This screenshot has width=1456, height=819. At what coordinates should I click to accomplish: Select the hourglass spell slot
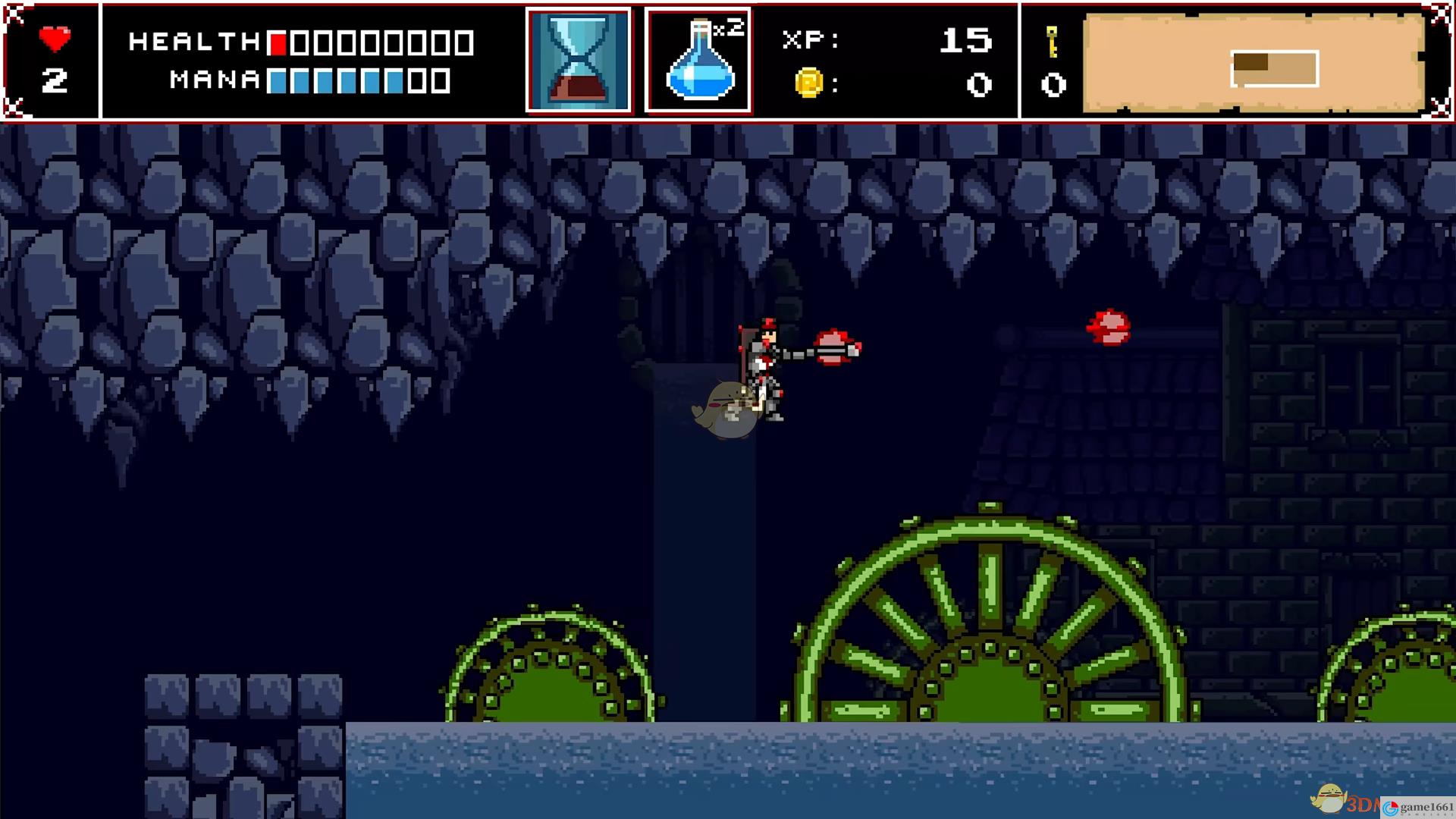tap(579, 61)
